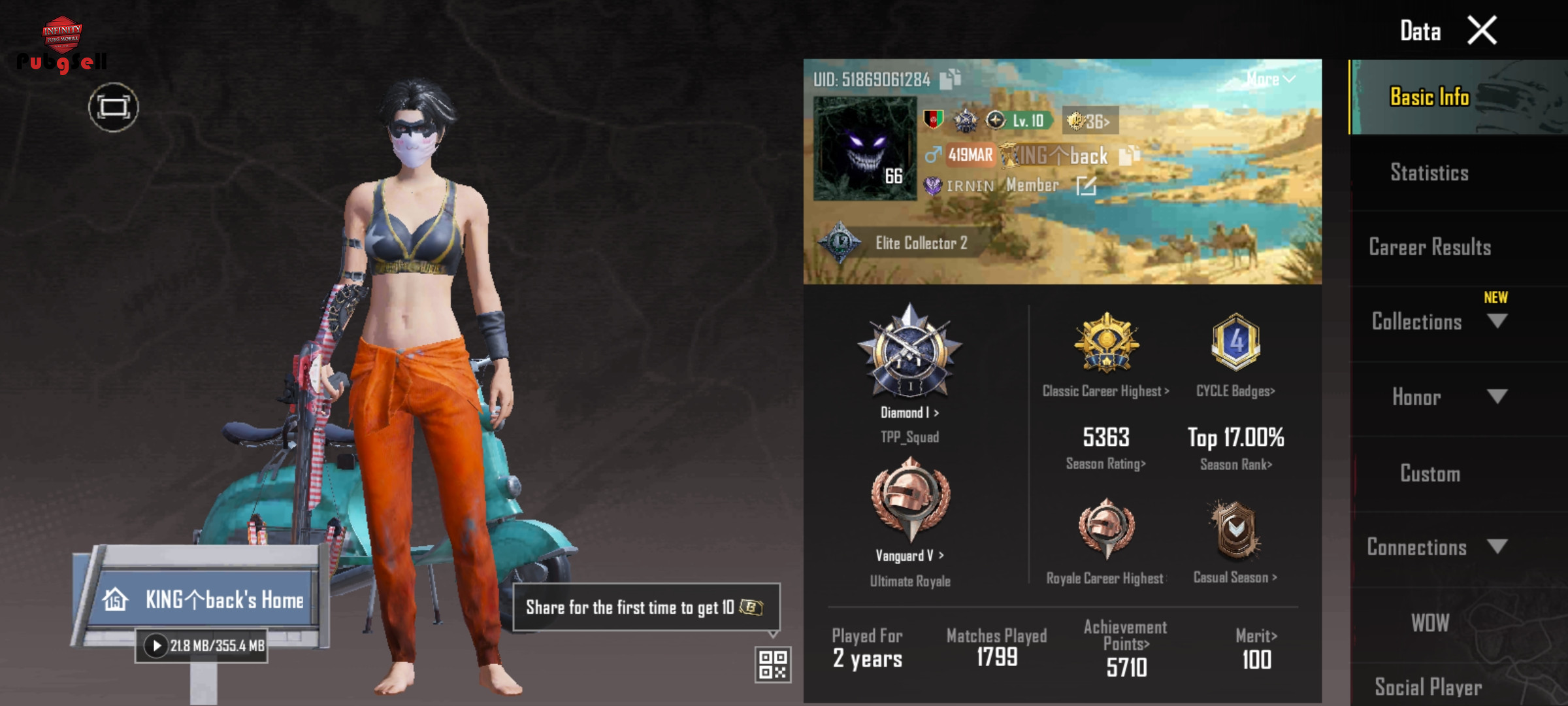
Task: Expand the Collections section
Action: click(x=1496, y=321)
